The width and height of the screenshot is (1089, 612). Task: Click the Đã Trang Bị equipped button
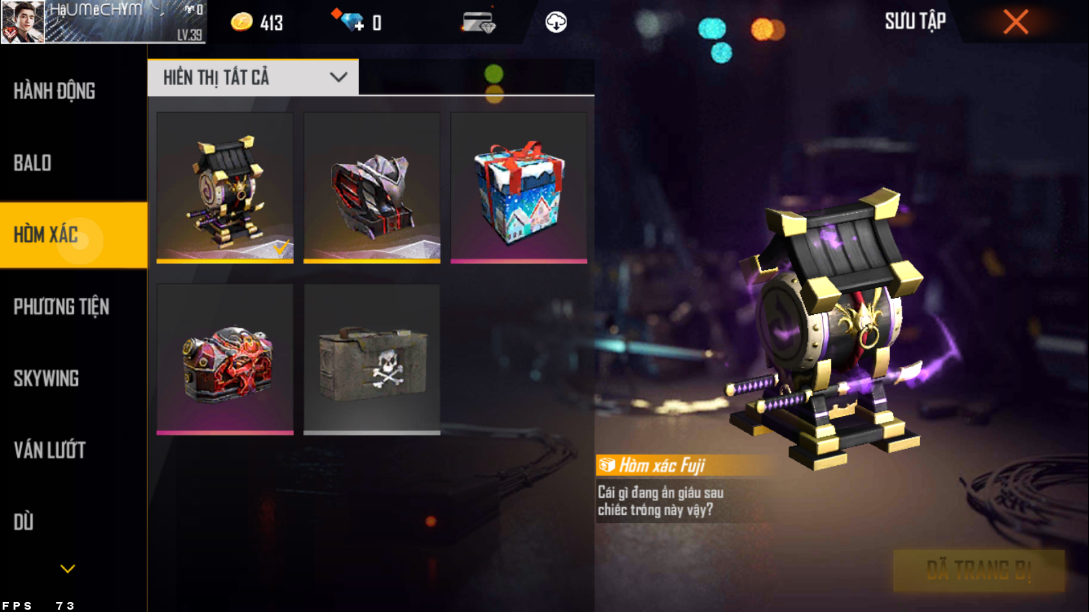pyautogui.click(x=978, y=571)
